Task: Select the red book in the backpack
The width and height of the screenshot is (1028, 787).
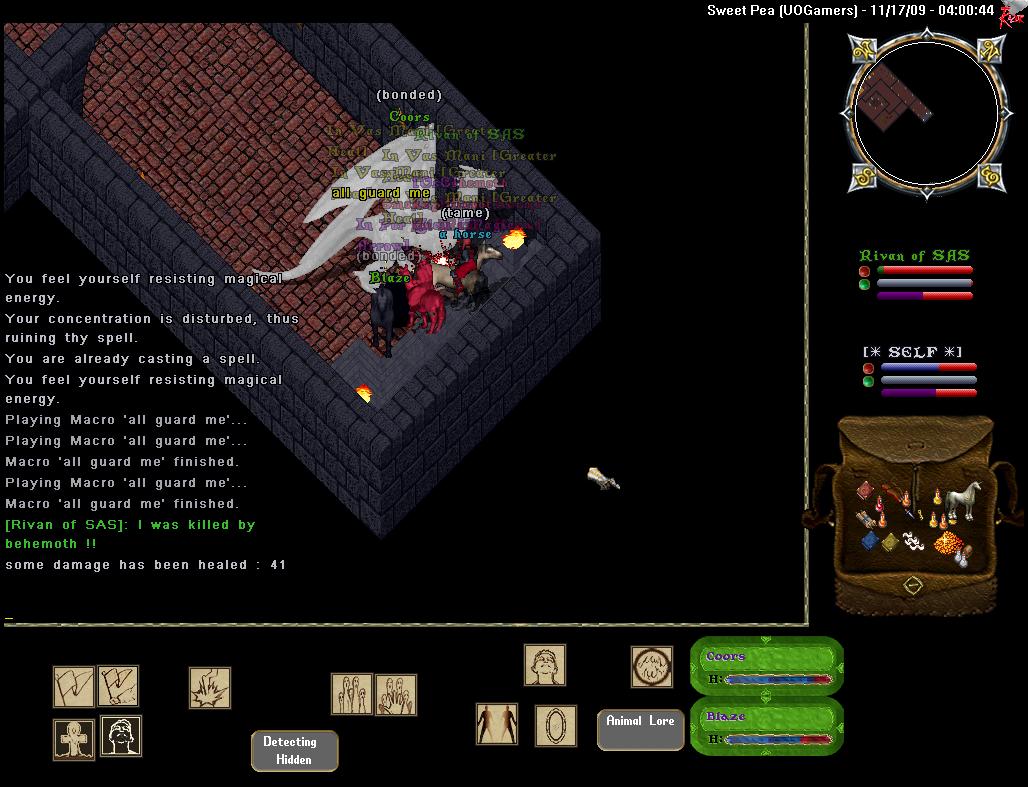Action: (865, 489)
